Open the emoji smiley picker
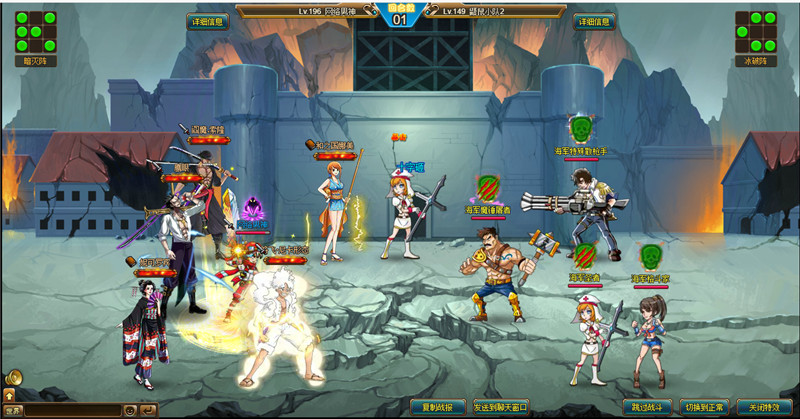The height and width of the screenshot is (419, 800). click(x=130, y=411)
